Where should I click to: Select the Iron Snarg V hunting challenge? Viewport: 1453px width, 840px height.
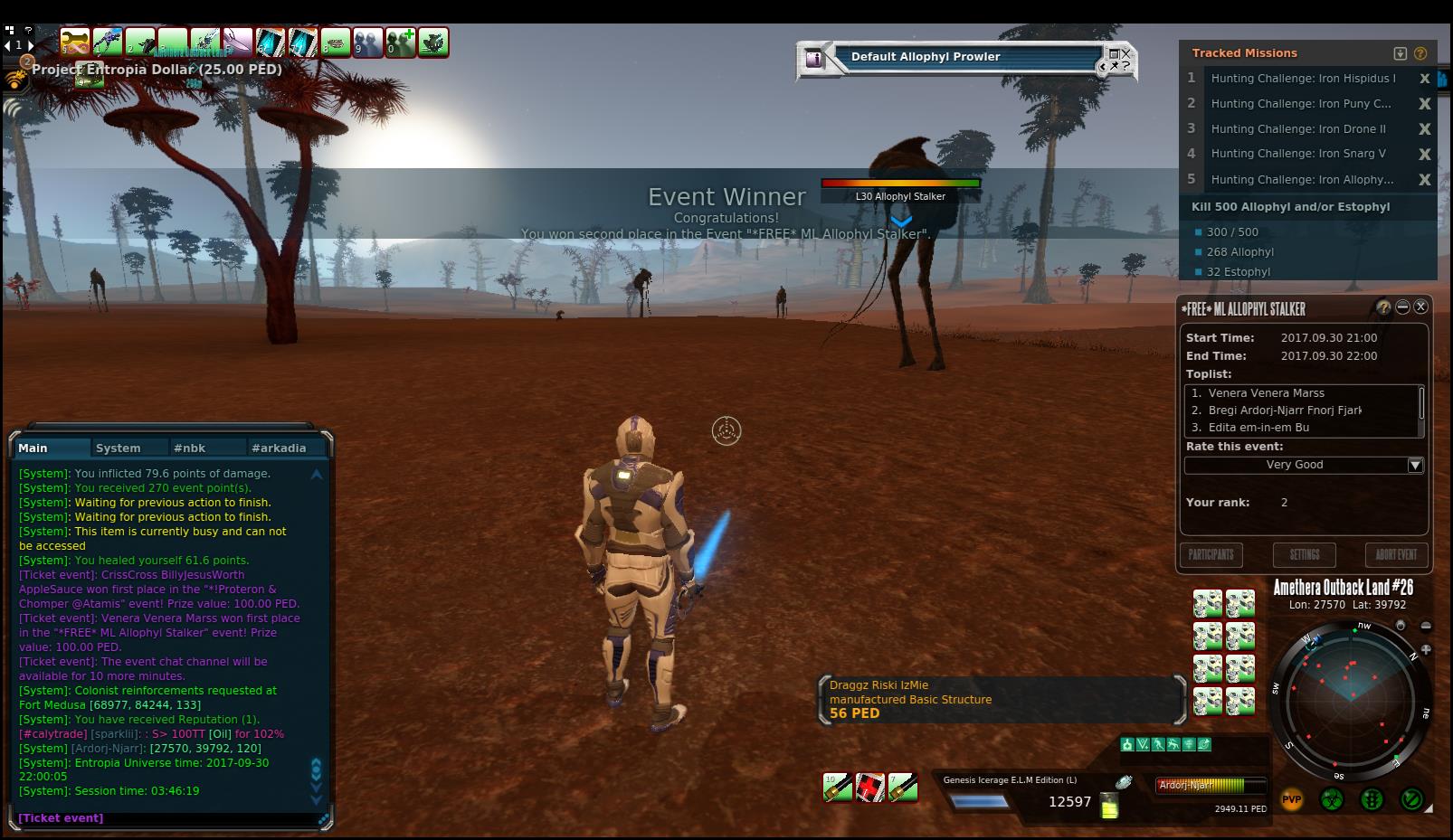tap(1298, 154)
